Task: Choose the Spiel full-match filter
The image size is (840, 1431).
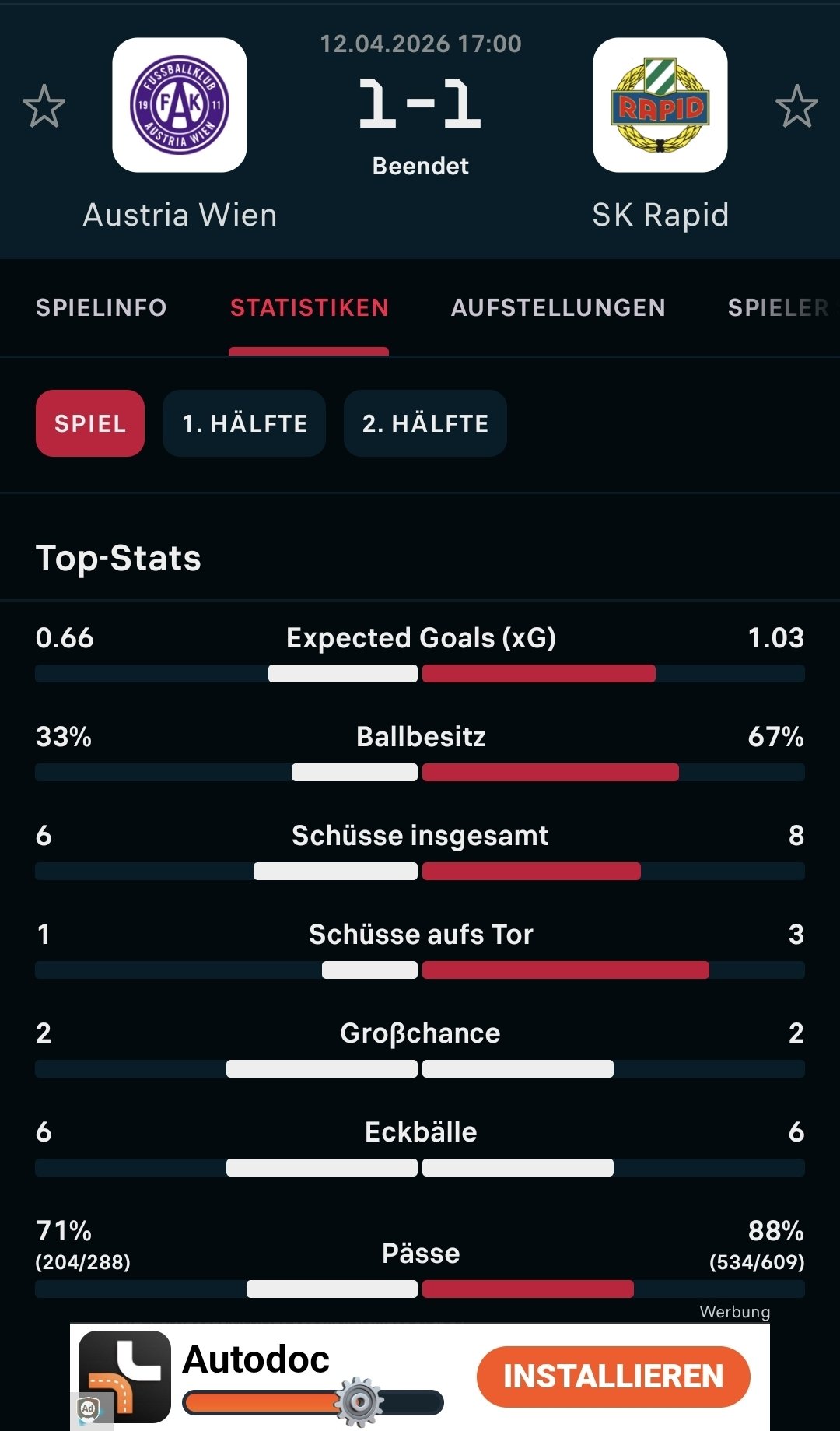Action: (x=90, y=423)
